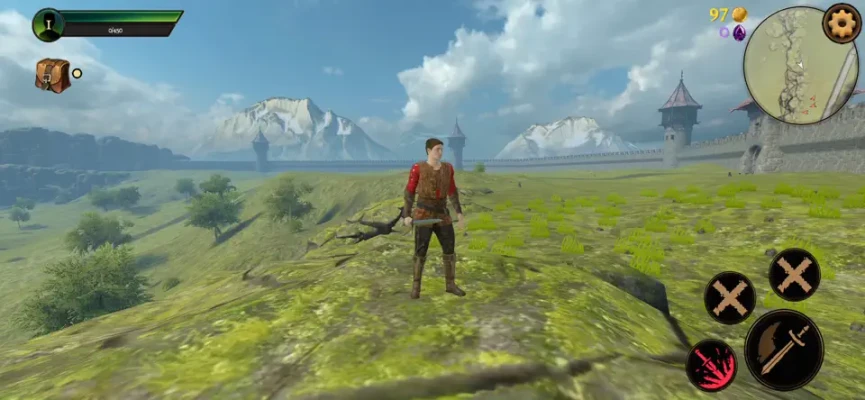The width and height of the screenshot is (865, 400).
Task: Activate the red sword slash ability
Action: (711, 365)
